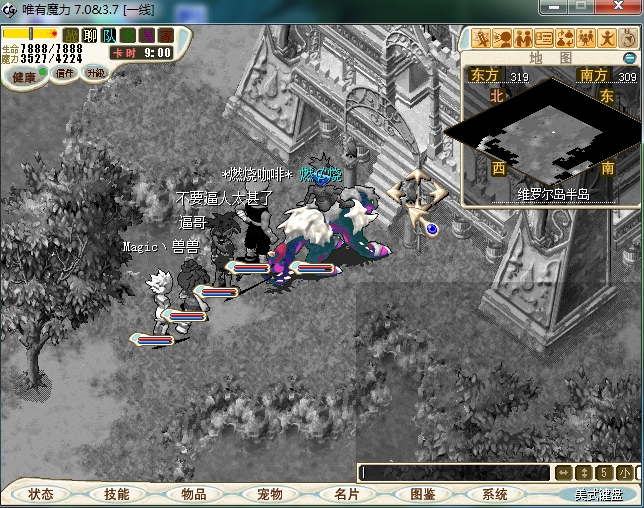Open the 技能 skills menu
The image size is (644, 508).
click(x=116, y=494)
